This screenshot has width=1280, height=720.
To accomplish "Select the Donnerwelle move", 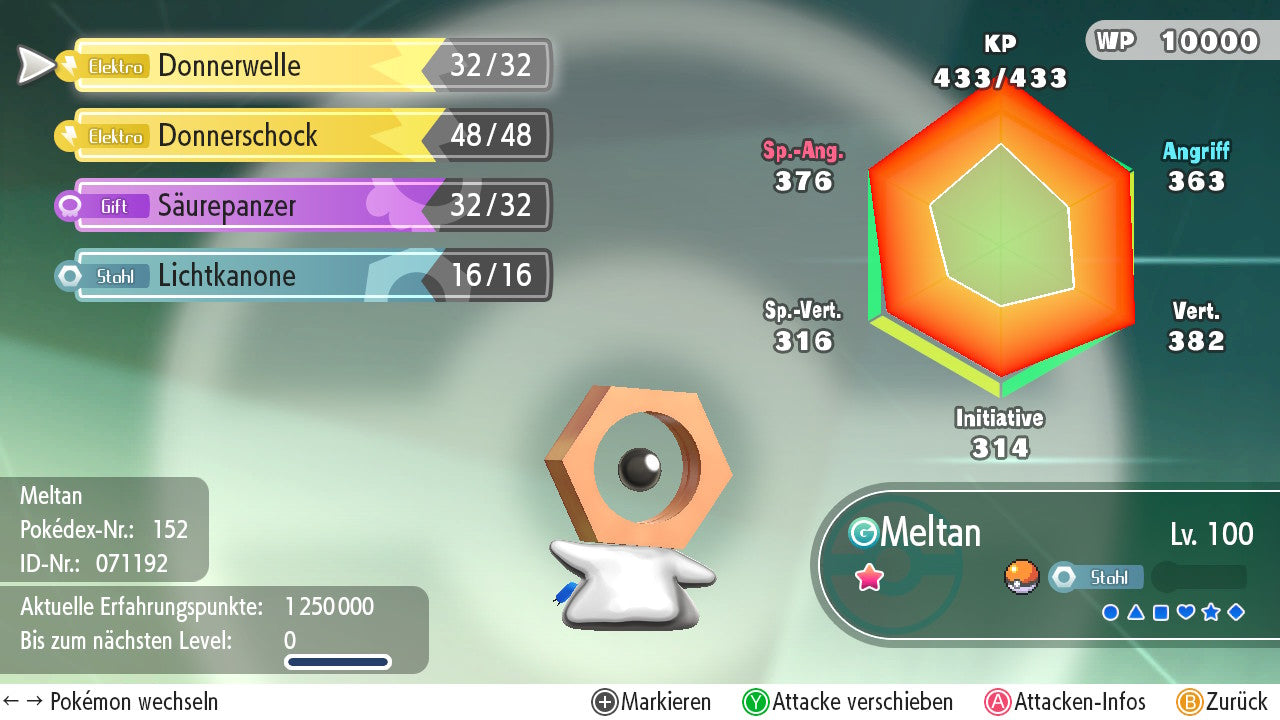I will 300,66.
